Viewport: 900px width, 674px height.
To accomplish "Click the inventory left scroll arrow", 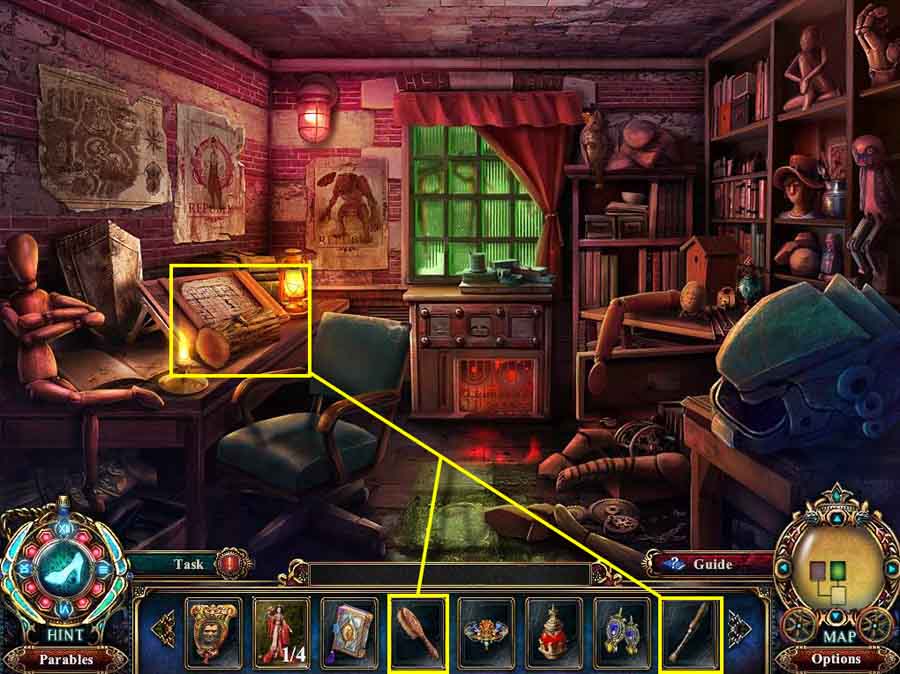I will (x=160, y=630).
